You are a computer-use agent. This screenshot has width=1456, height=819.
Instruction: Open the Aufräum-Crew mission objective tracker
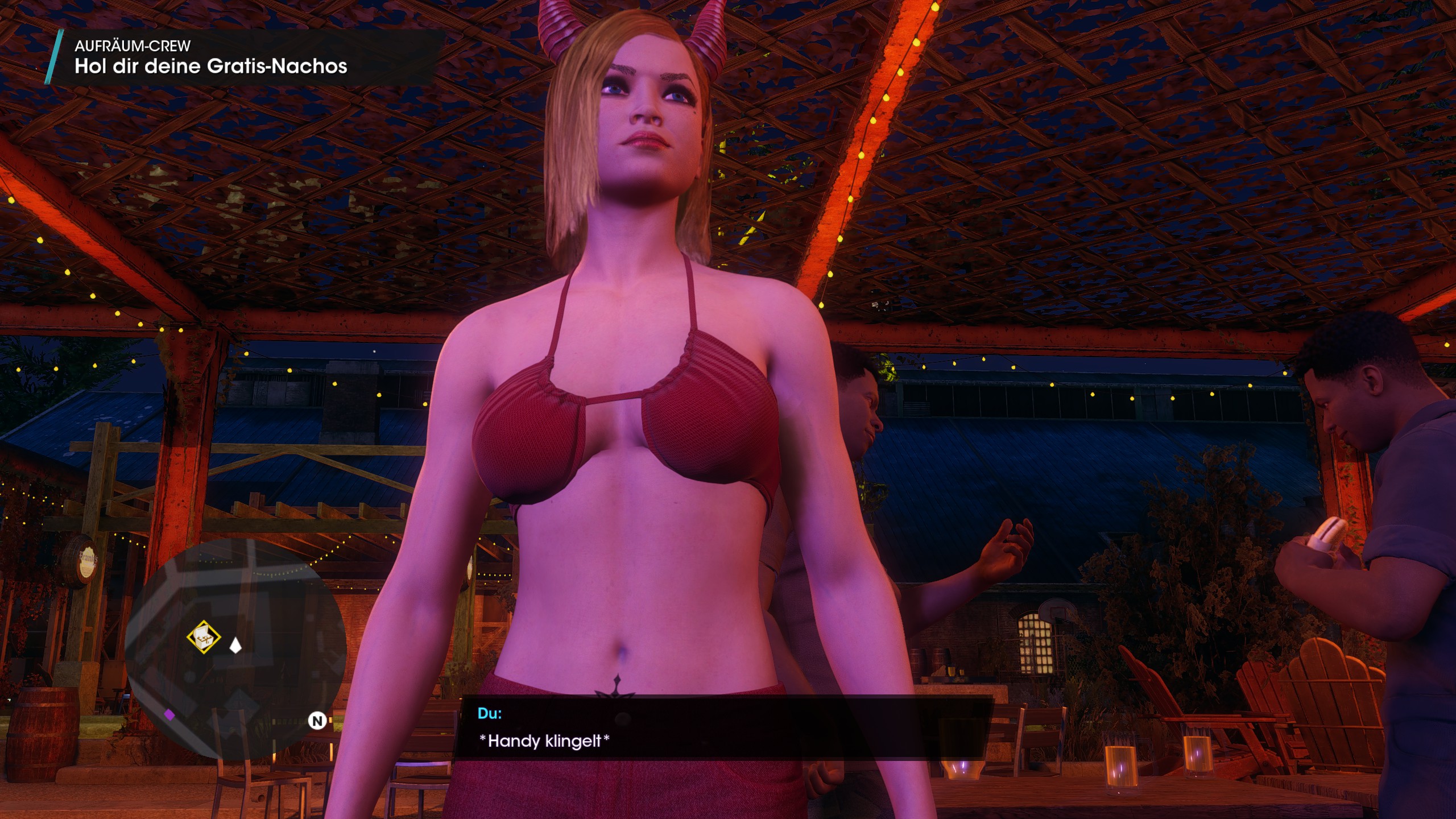click(210, 58)
